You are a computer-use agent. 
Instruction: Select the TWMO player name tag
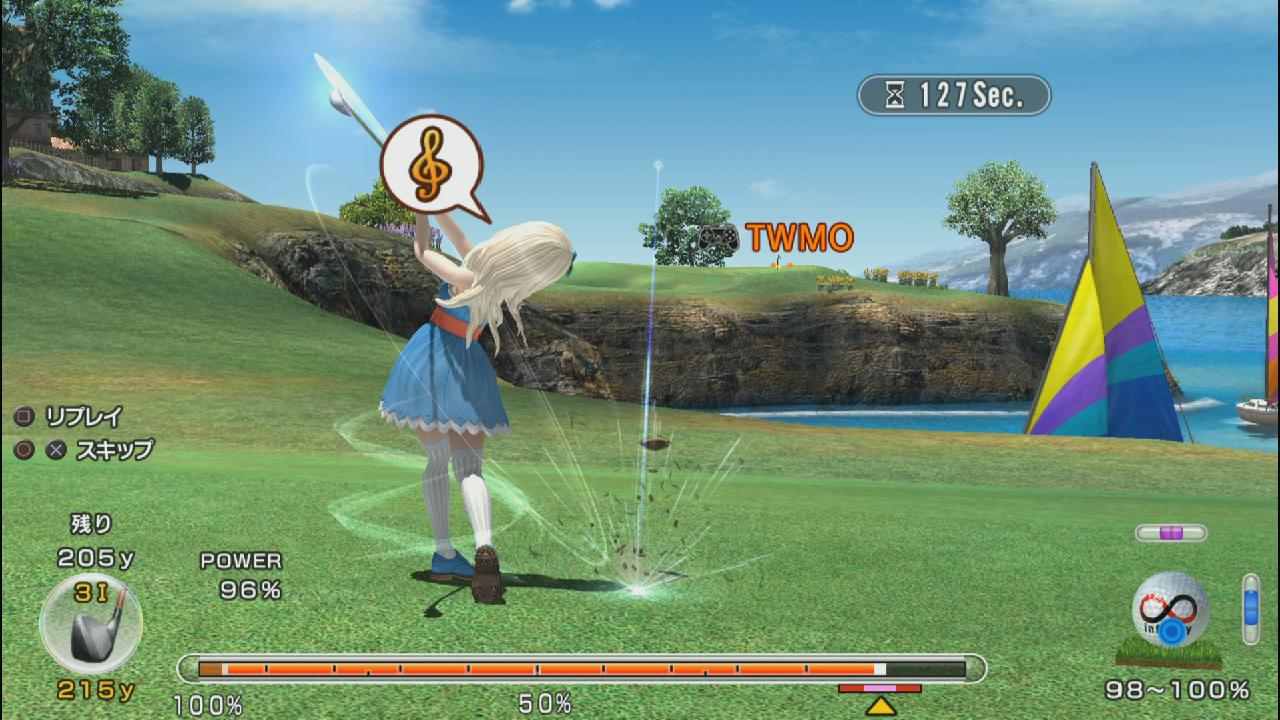pyautogui.click(x=777, y=238)
